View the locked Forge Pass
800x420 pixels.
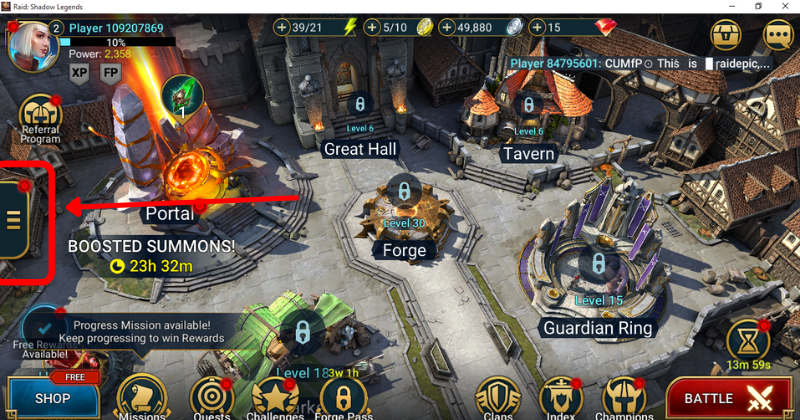pos(343,398)
